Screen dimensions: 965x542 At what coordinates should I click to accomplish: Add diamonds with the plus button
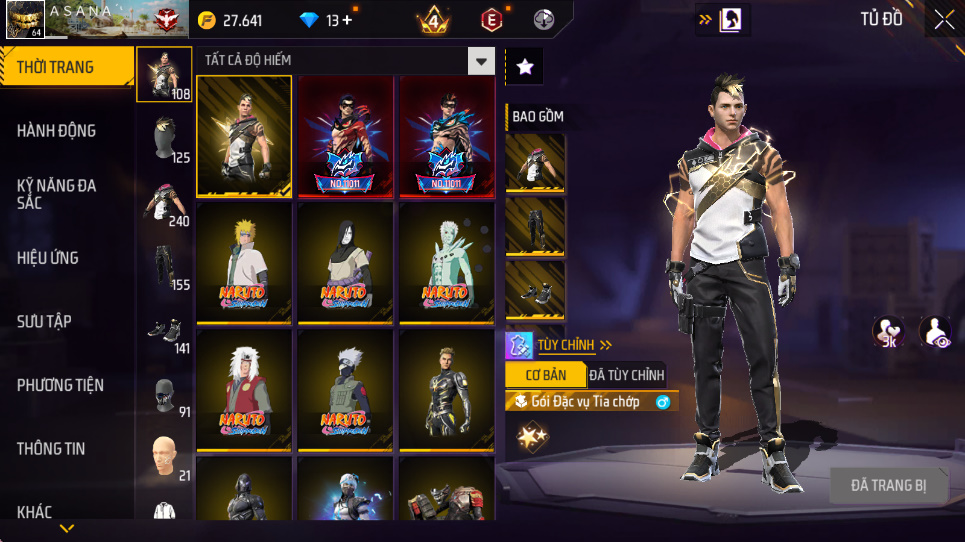tap(346, 20)
